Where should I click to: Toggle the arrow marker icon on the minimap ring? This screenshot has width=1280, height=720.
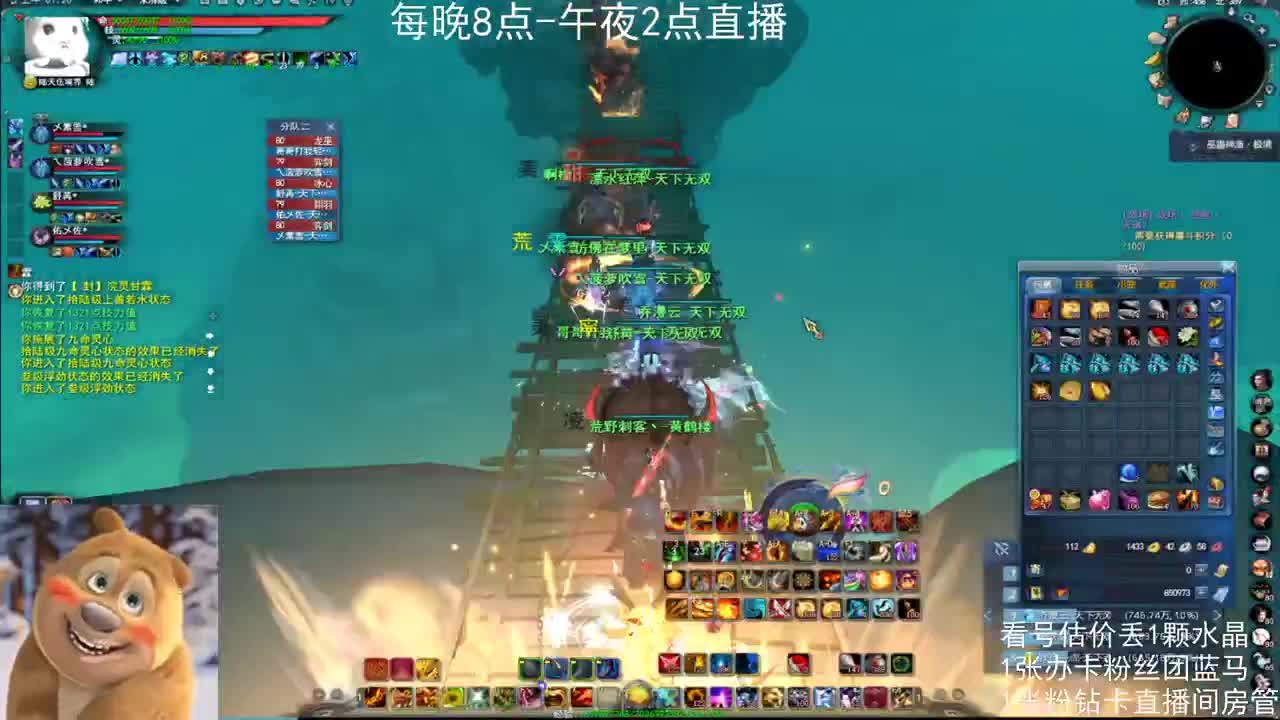1271,88
